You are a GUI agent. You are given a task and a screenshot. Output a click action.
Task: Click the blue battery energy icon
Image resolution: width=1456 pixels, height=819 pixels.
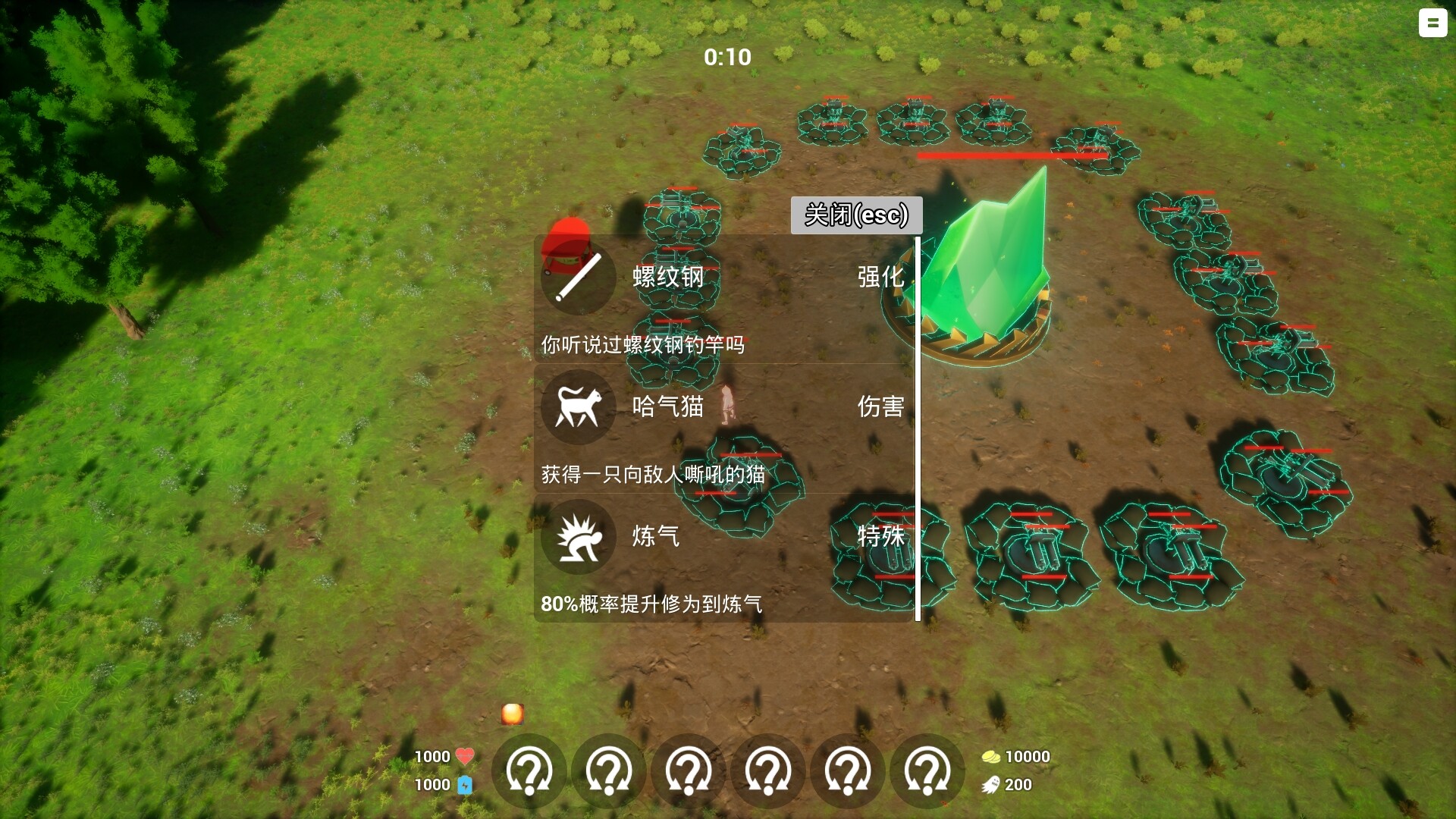coord(465,785)
